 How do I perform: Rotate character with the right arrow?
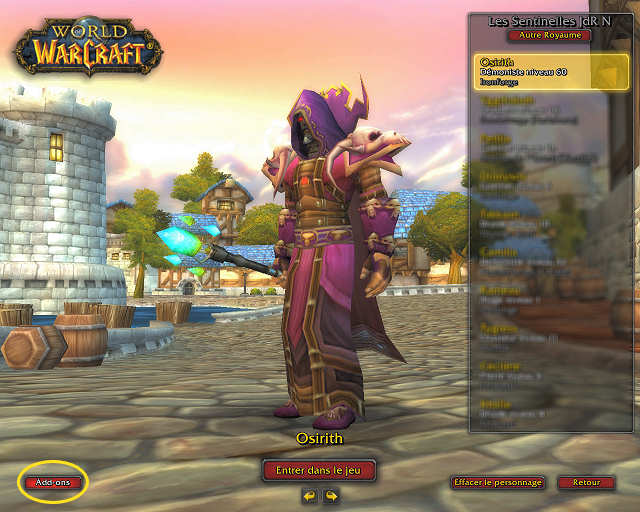coord(330,495)
